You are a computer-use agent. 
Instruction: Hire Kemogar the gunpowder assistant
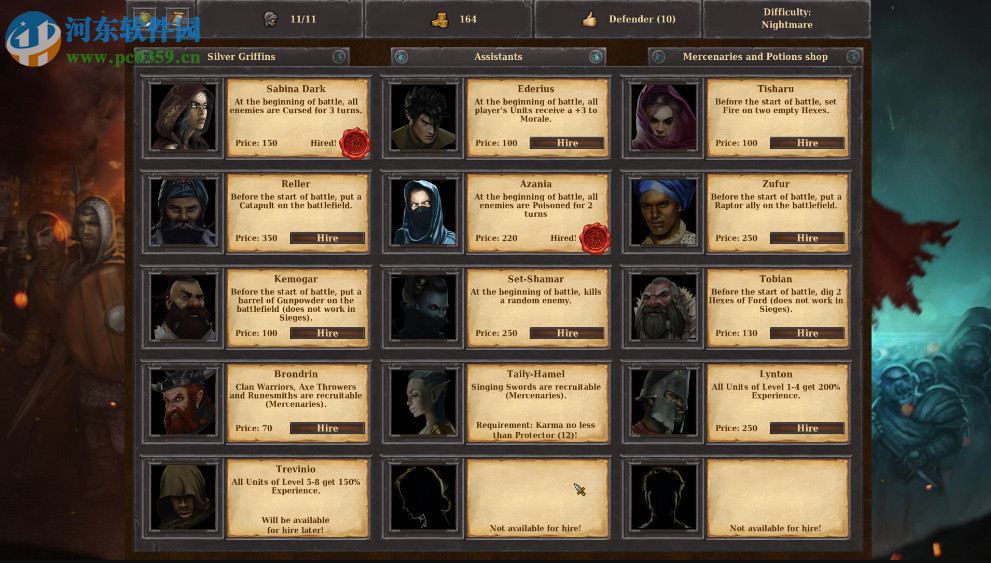[327, 333]
